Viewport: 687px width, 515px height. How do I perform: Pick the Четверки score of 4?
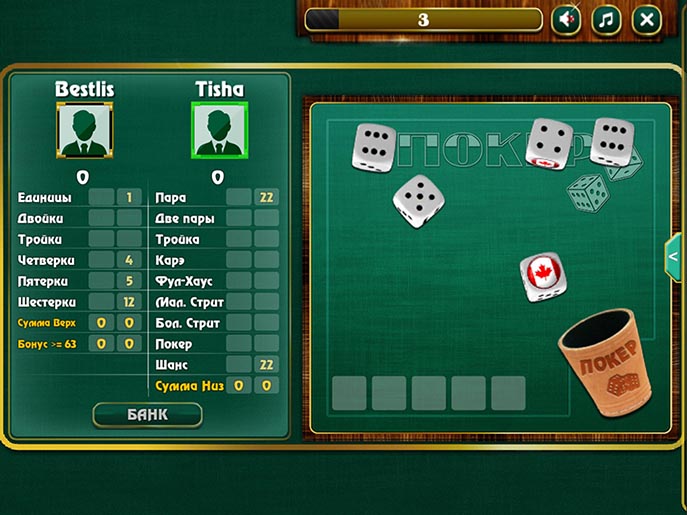click(x=129, y=260)
